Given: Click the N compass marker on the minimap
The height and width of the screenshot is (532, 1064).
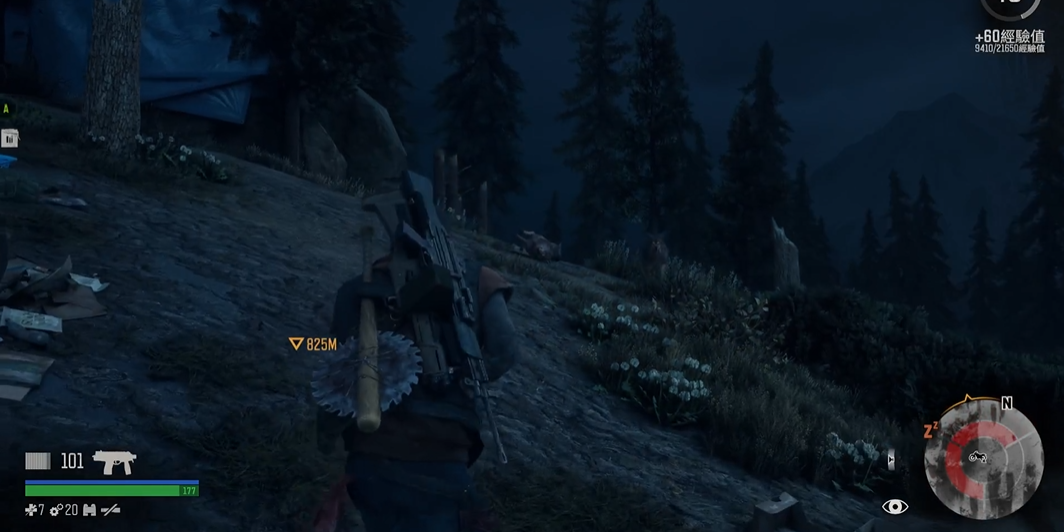Looking at the screenshot, I should click(1006, 403).
